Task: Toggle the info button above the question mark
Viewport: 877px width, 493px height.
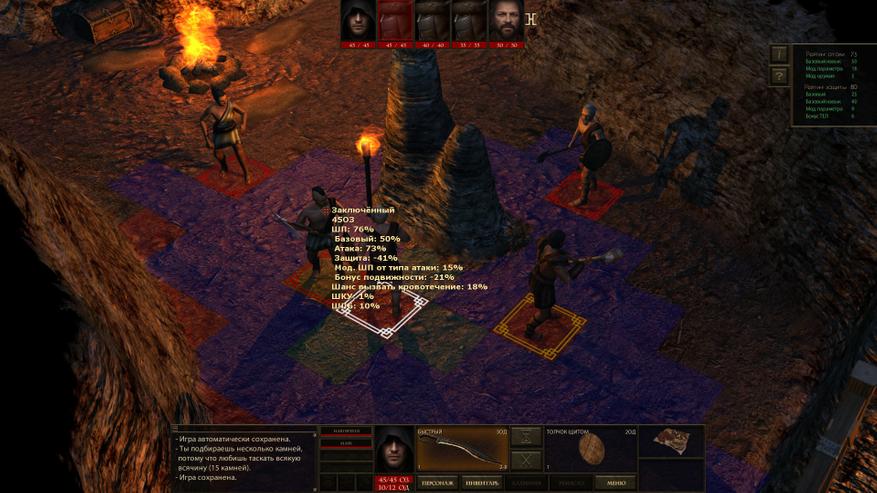Action: 779,53
